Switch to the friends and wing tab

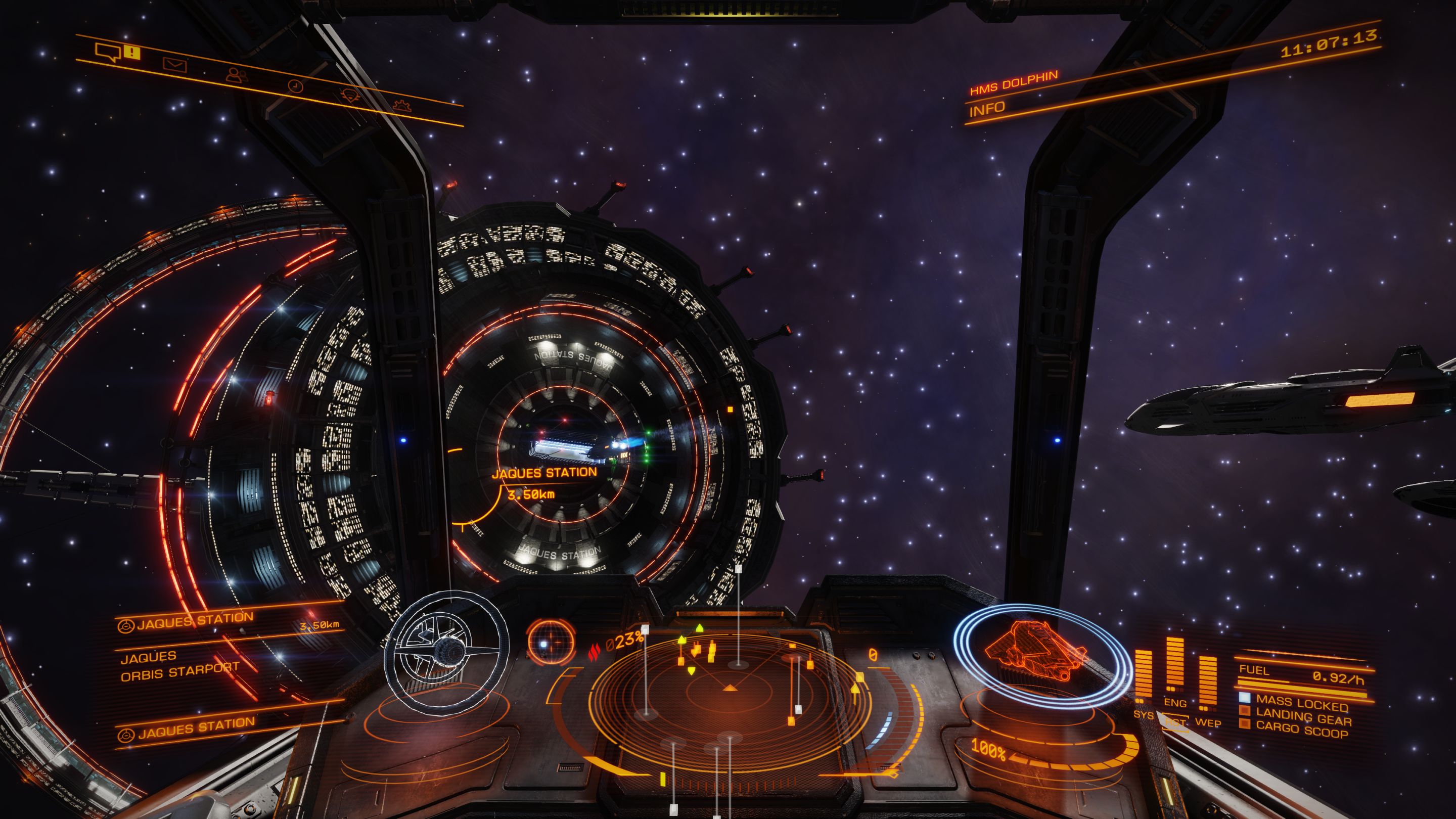(236, 75)
